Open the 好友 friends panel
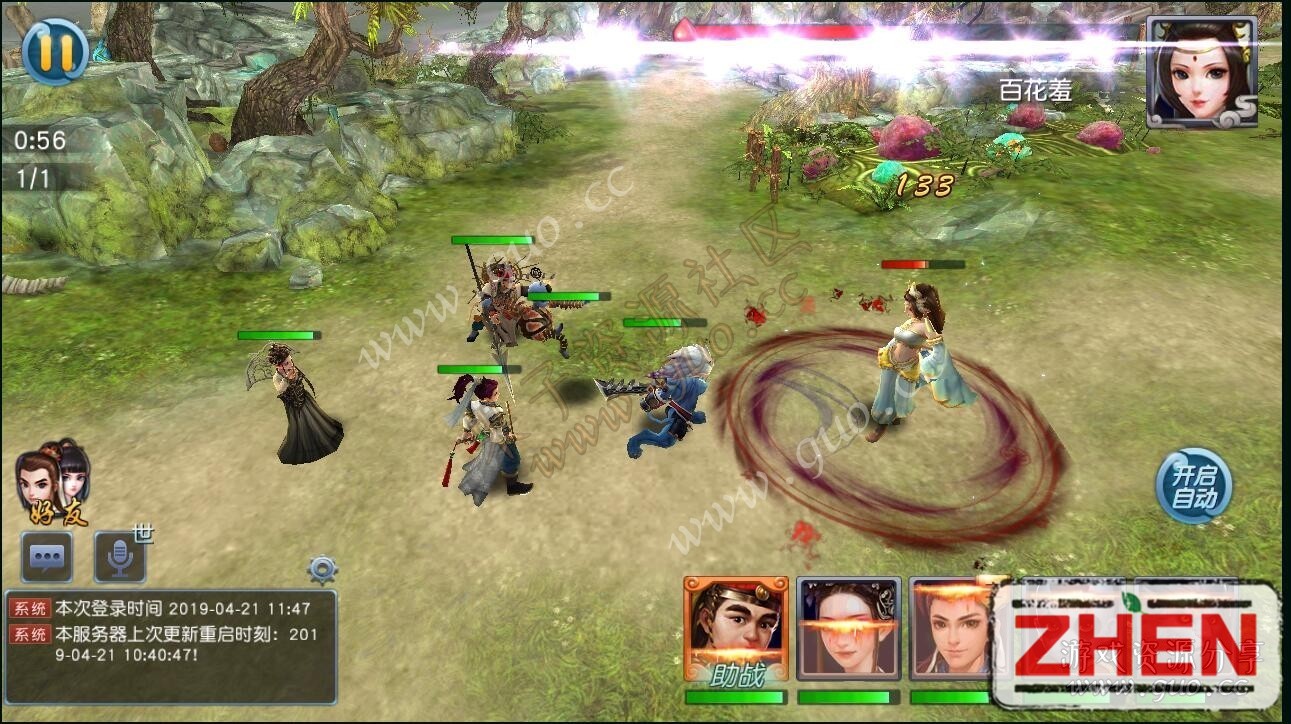Image resolution: width=1291 pixels, height=724 pixels. (55, 483)
